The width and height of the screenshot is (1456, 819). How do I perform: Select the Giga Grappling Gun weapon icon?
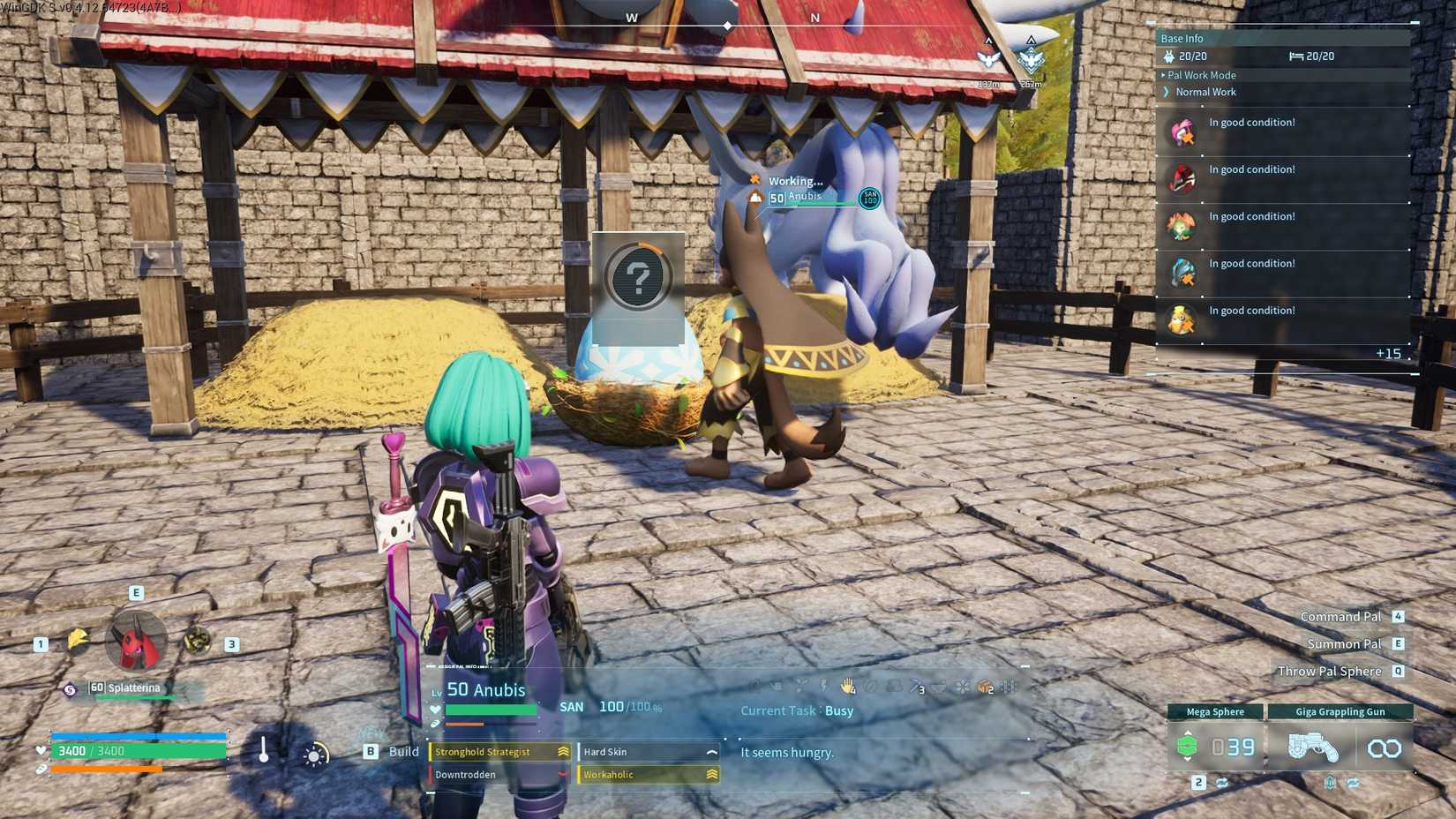1314,747
